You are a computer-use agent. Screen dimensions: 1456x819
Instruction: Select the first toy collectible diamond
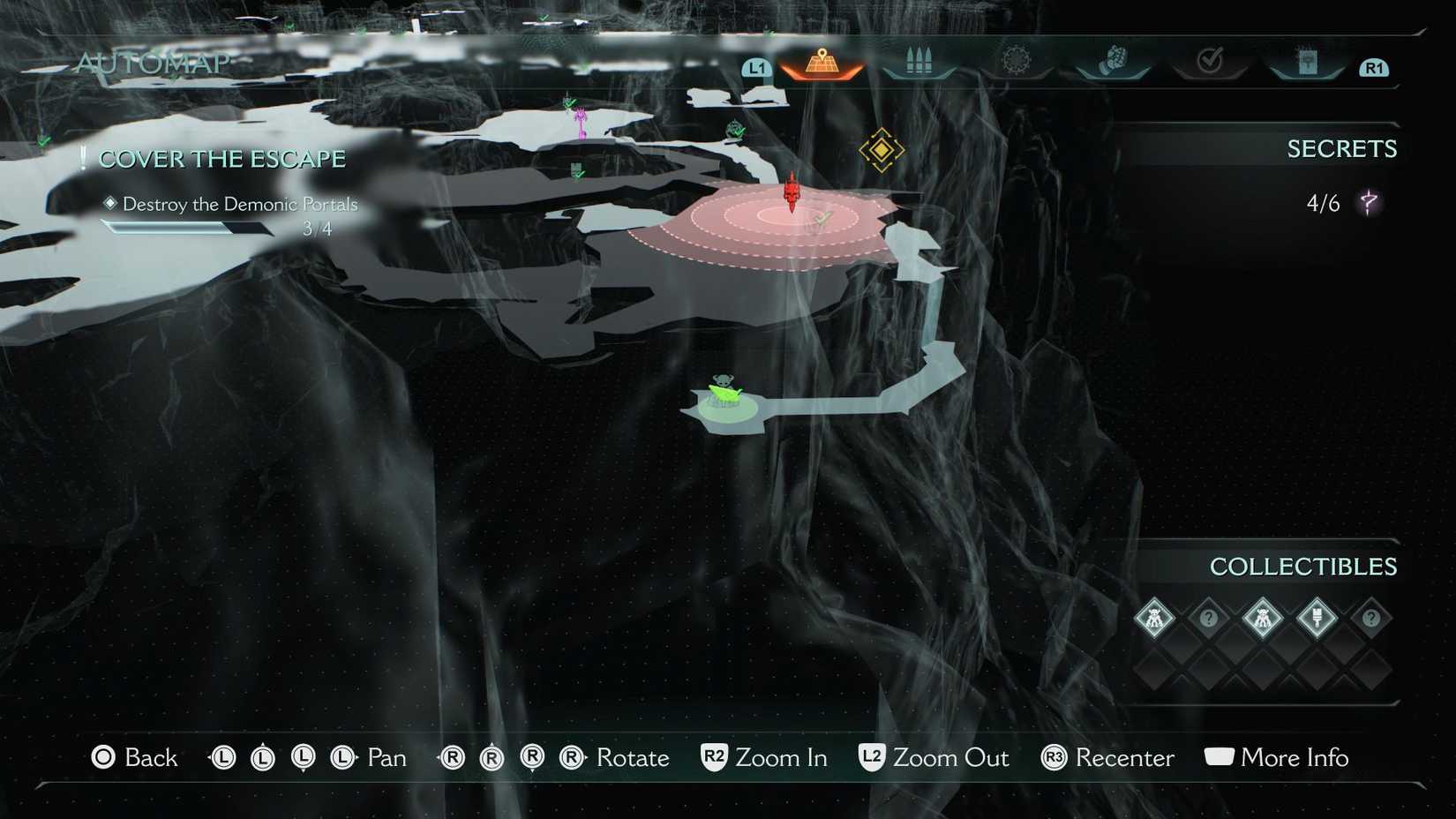[1154, 619]
